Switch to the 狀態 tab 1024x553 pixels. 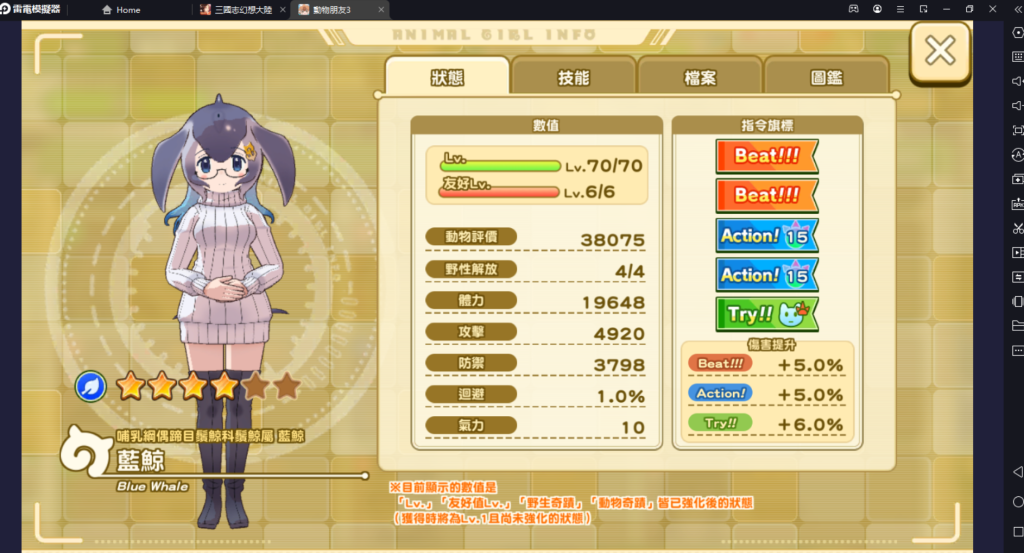tap(447, 77)
